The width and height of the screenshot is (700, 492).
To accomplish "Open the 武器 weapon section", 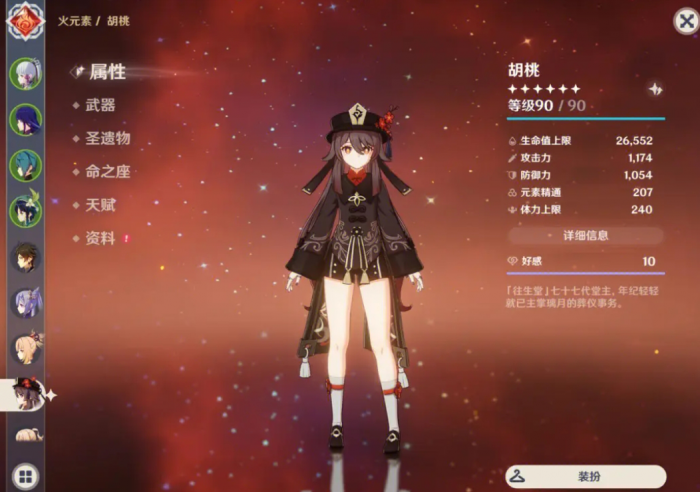I will click(99, 105).
